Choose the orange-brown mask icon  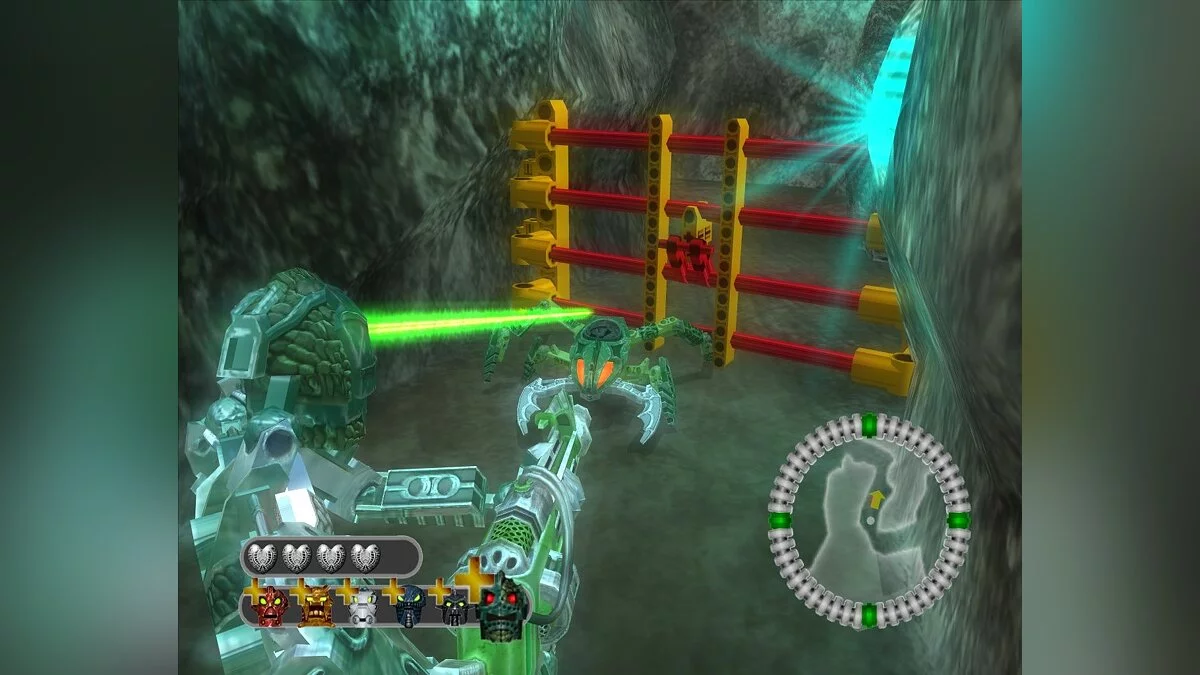[x=315, y=605]
